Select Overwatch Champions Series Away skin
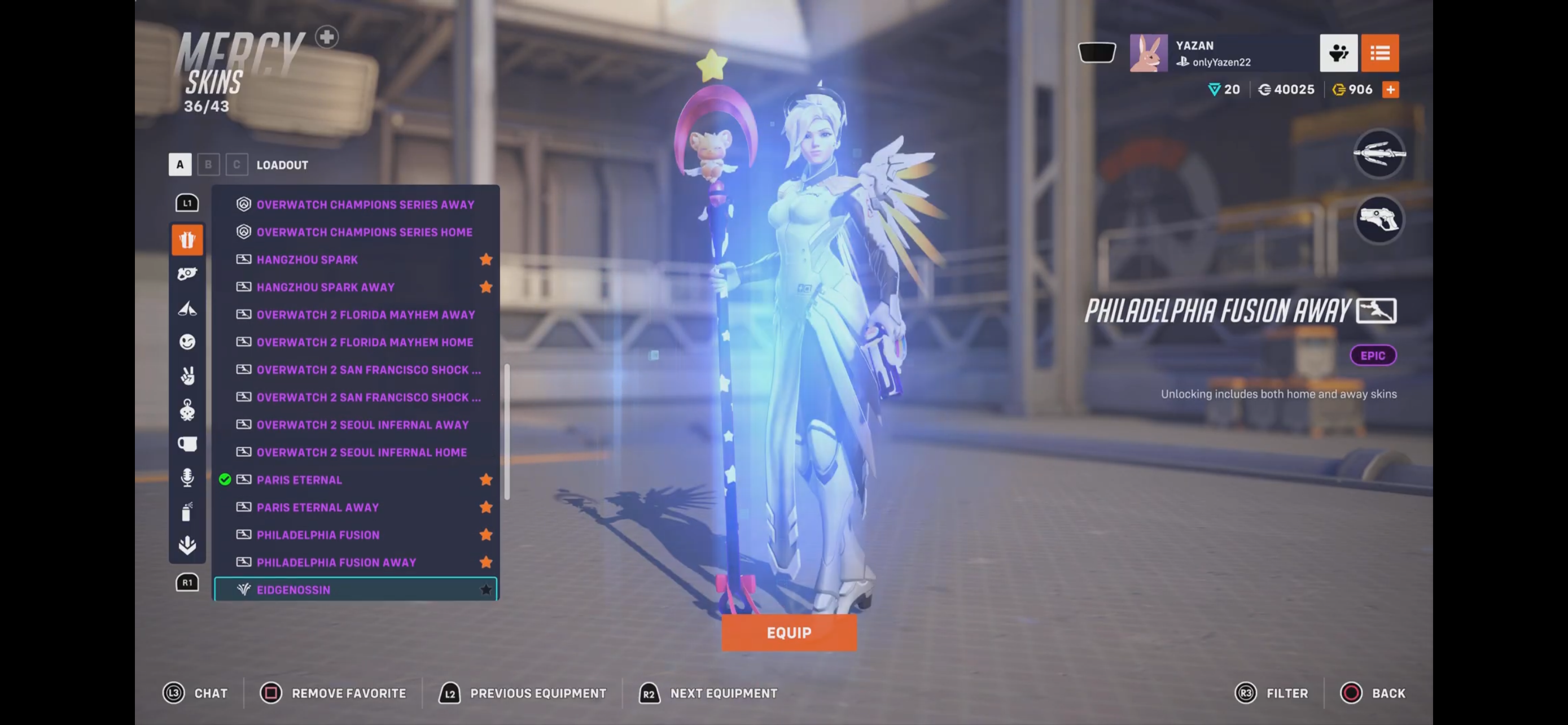The image size is (1568, 725). (x=365, y=204)
